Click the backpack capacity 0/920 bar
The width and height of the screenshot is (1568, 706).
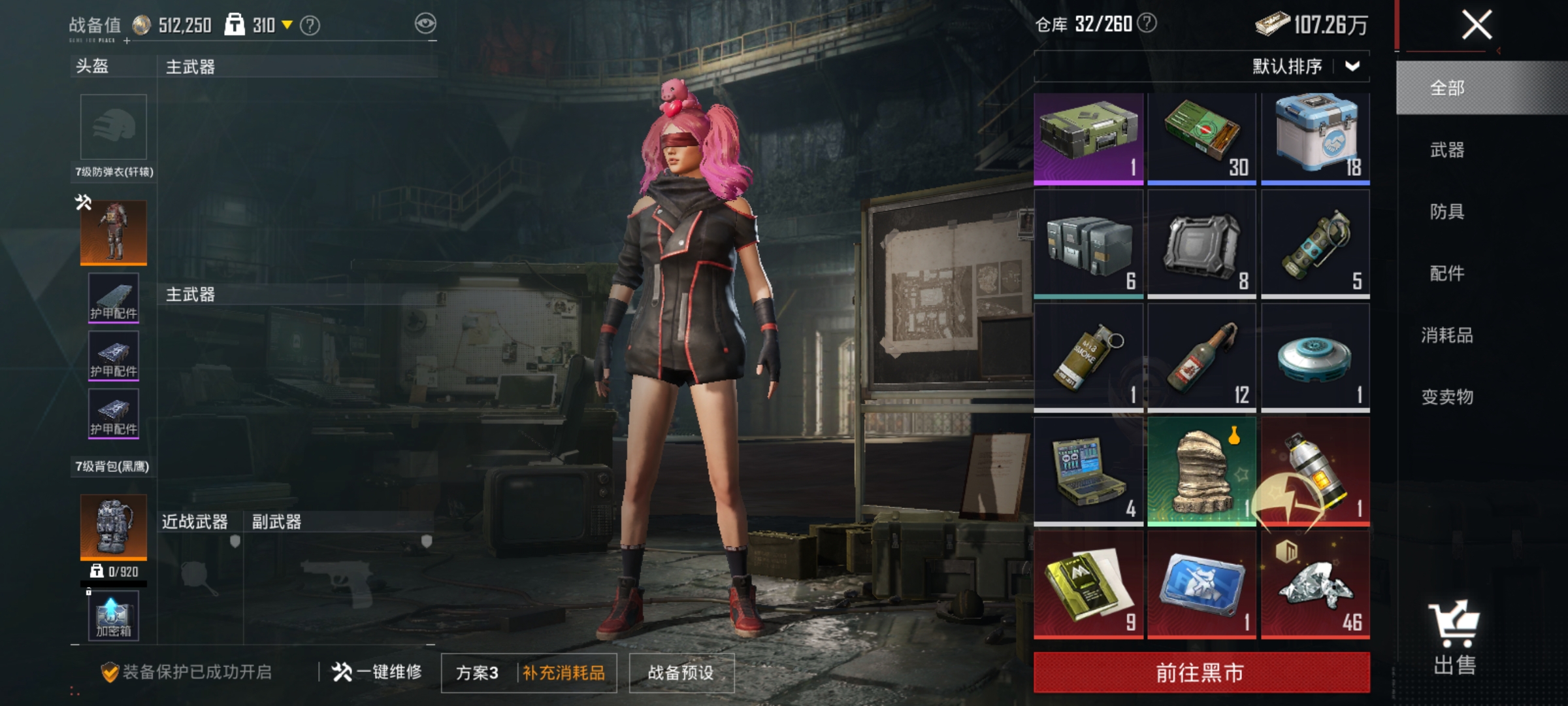coord(113,572)
